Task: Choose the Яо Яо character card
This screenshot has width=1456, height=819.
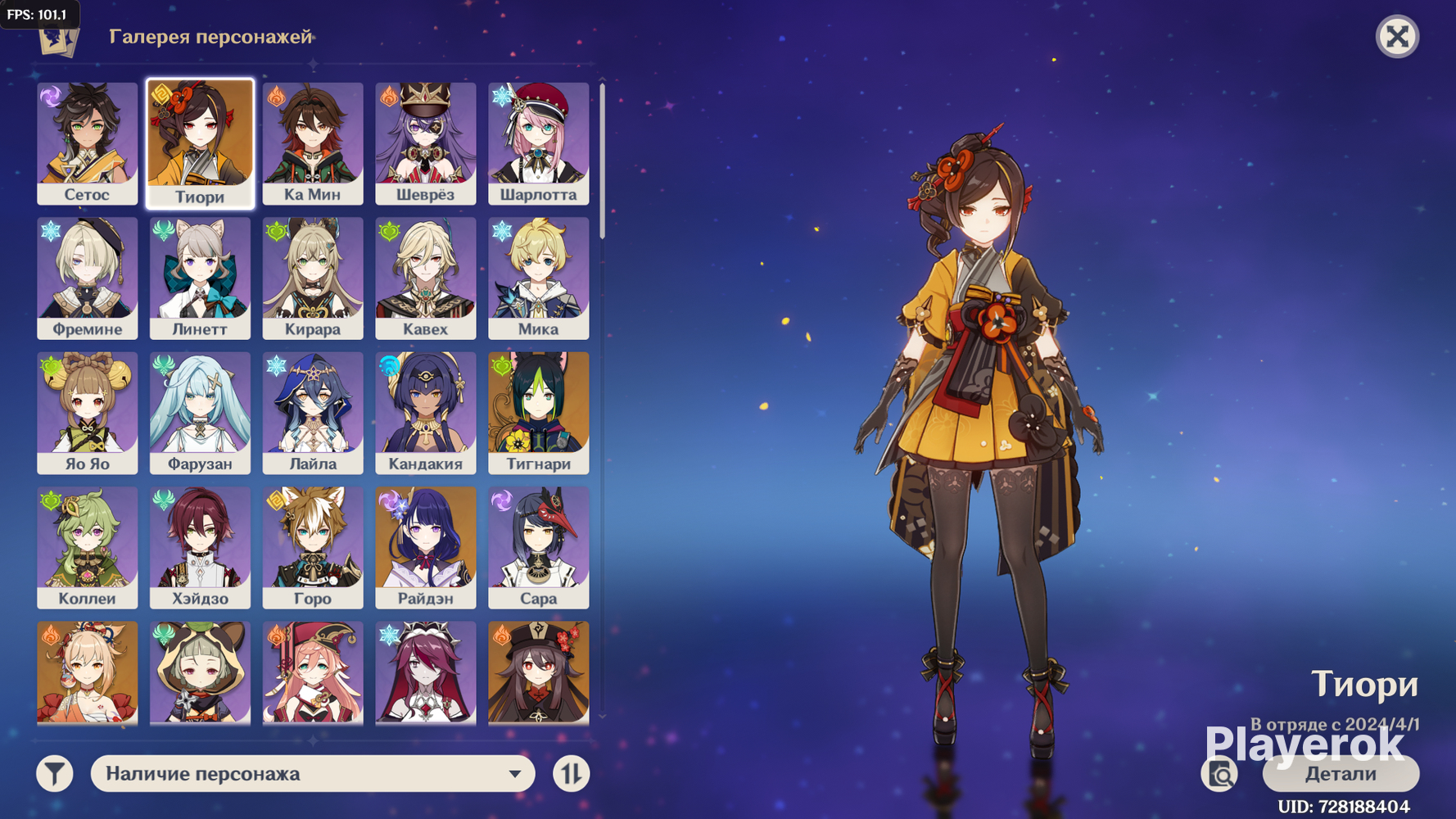Action: (87, 413)
